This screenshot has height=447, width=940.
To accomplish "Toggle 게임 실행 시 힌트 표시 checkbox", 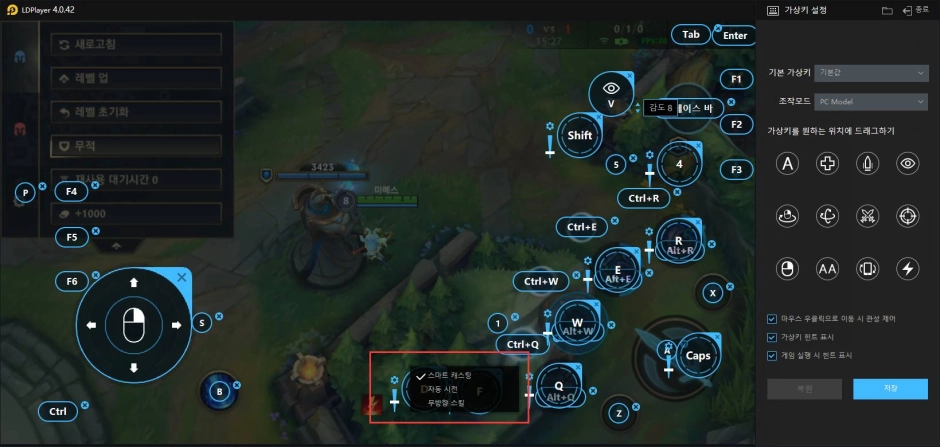I will coord(772,355).
